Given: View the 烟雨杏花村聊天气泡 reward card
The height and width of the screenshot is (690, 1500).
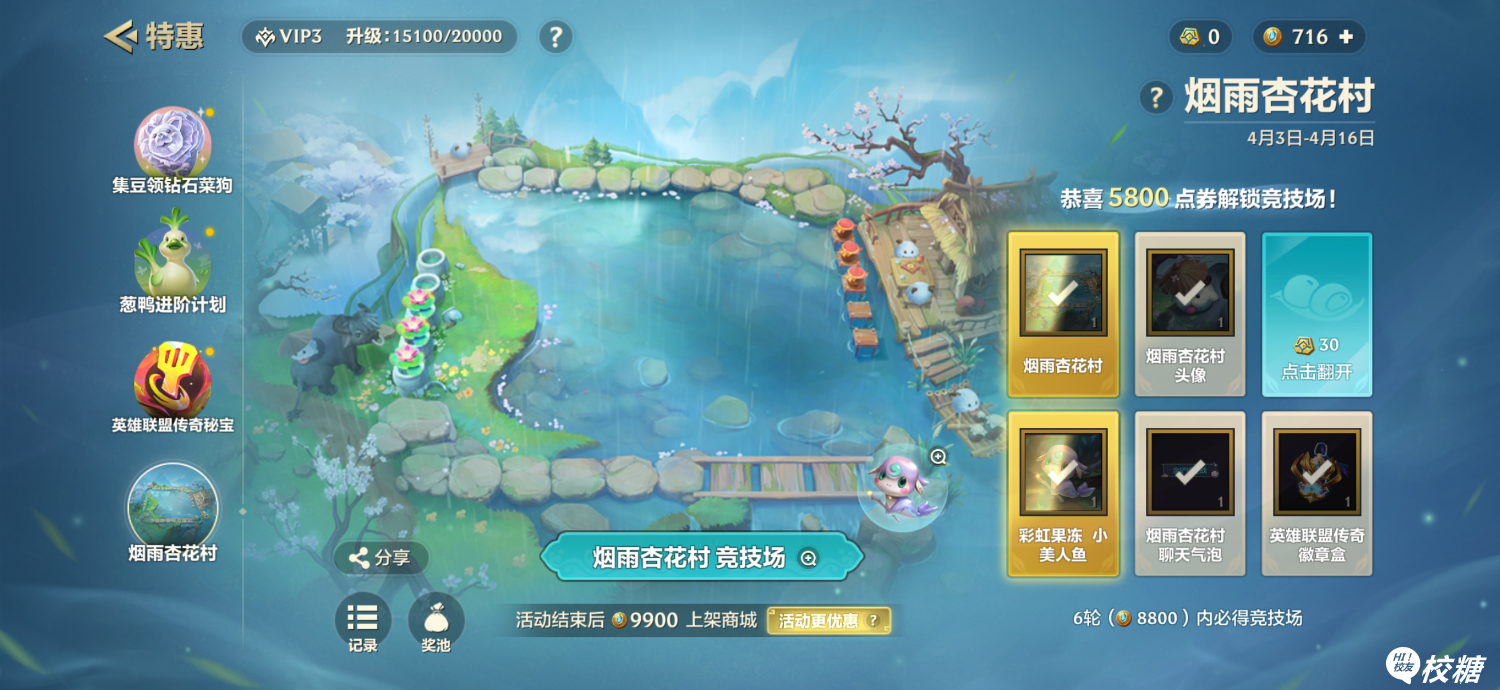Looking at the screenshot, I should 1190,493.
